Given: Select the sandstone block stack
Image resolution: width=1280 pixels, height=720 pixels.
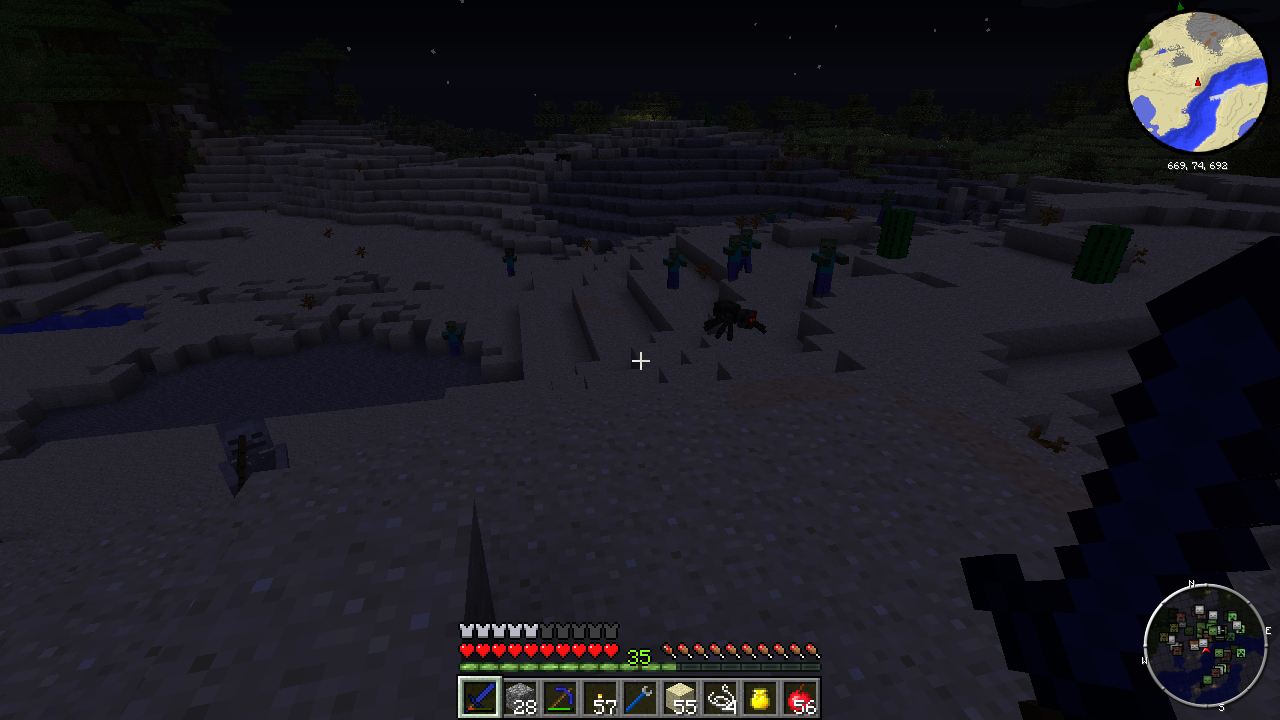Looking at the screenshot, I should 680,697.
